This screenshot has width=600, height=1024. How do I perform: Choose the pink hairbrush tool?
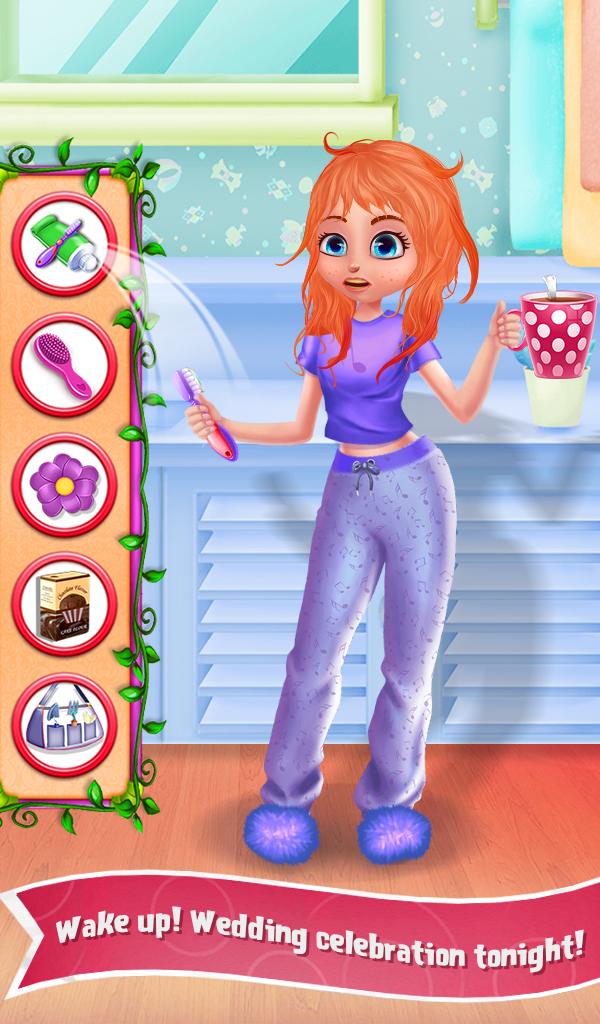[x=65, y=364]
